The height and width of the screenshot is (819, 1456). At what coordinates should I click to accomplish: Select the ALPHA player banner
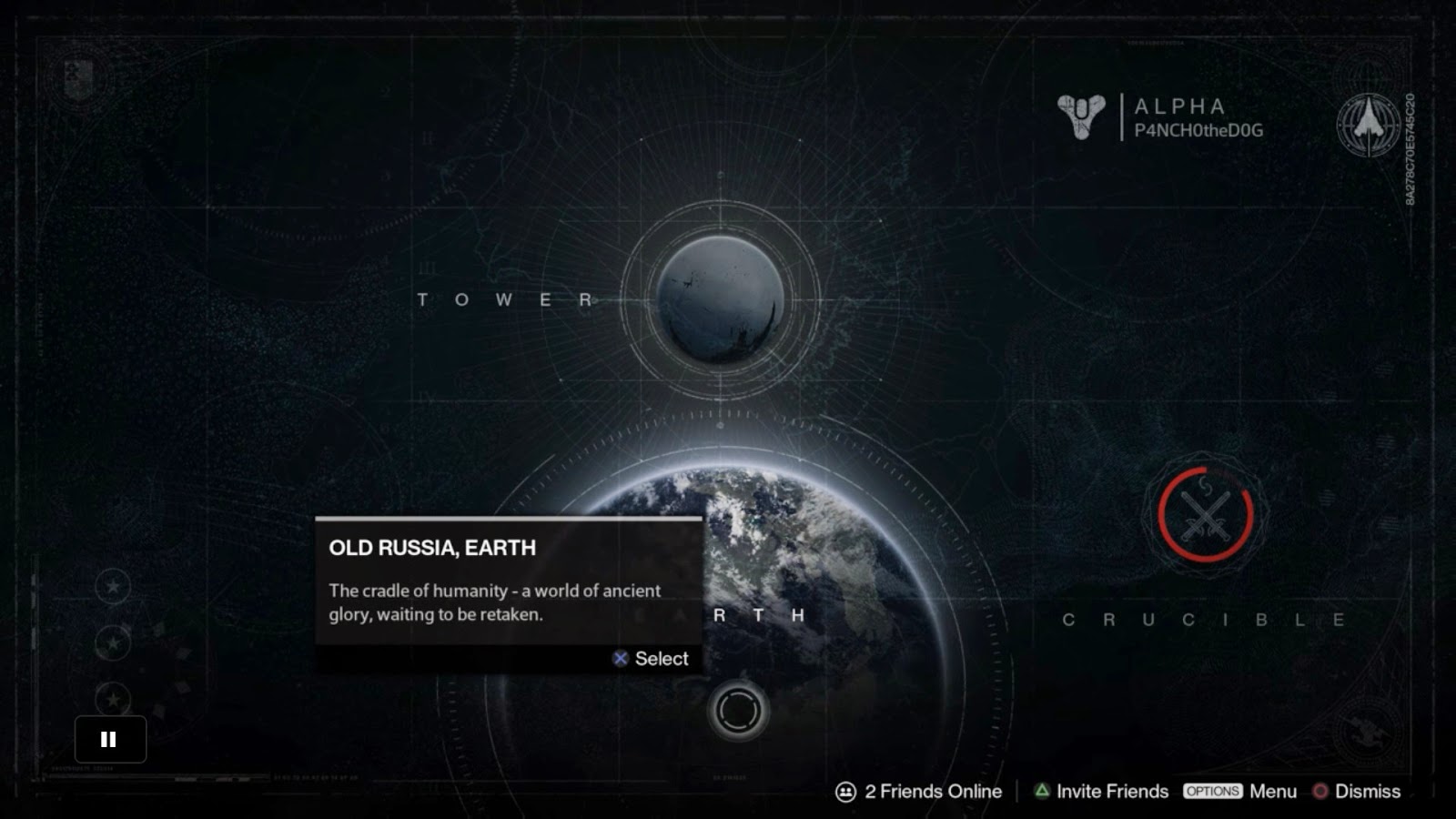point(1161,117)
